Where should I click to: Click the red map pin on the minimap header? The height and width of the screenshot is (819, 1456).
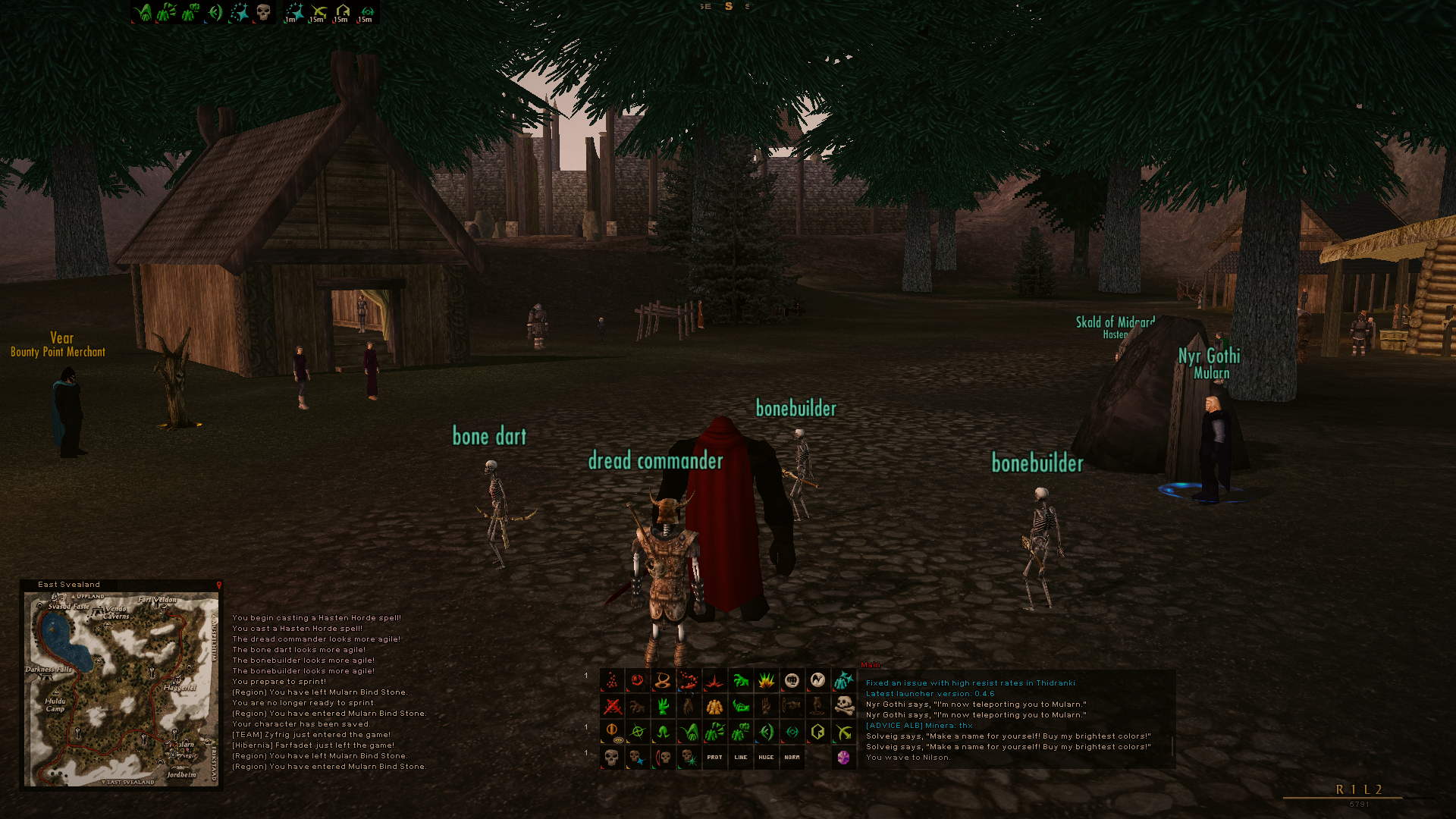(218, 585)
